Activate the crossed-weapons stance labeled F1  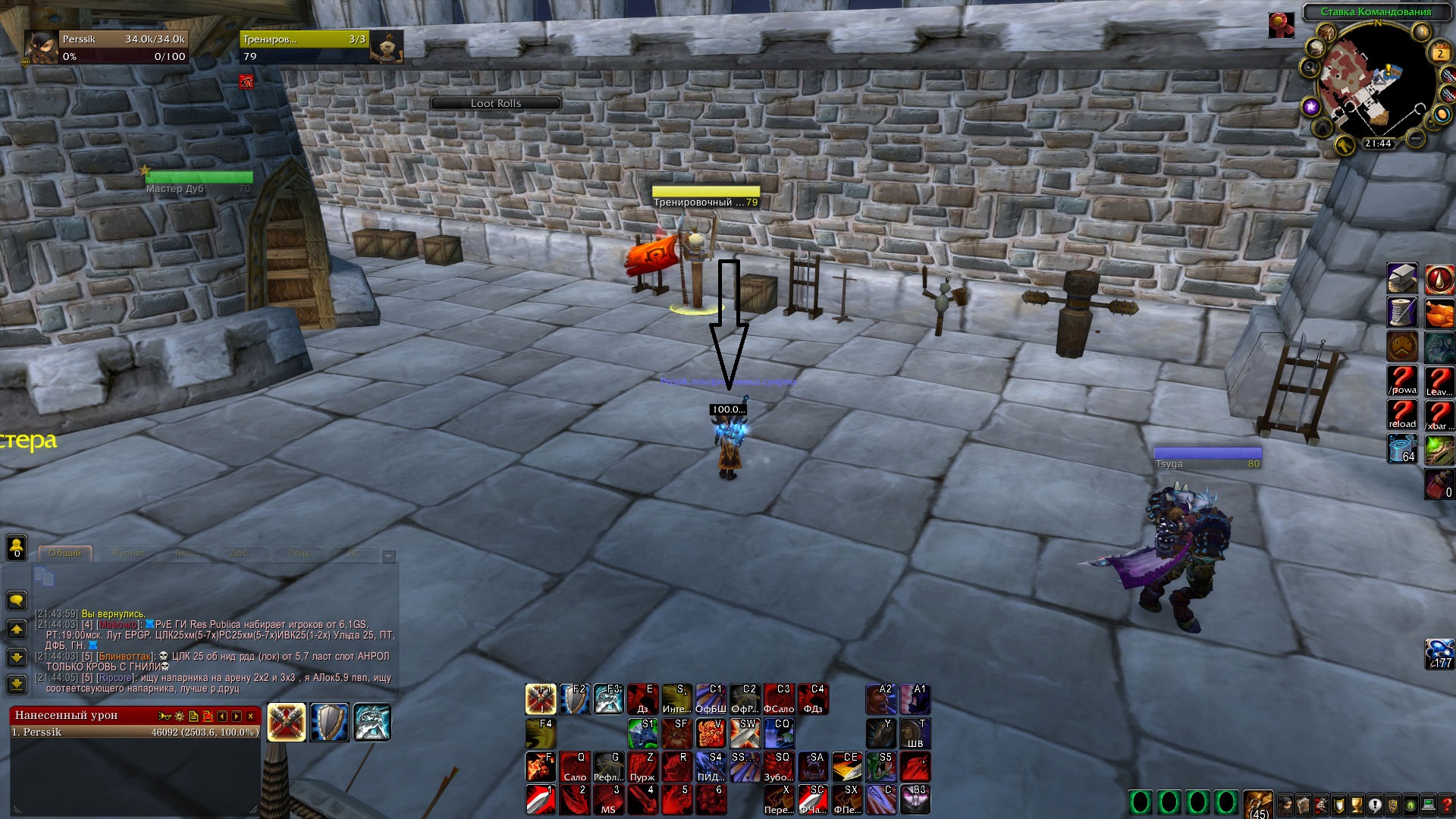click(541, 699)
